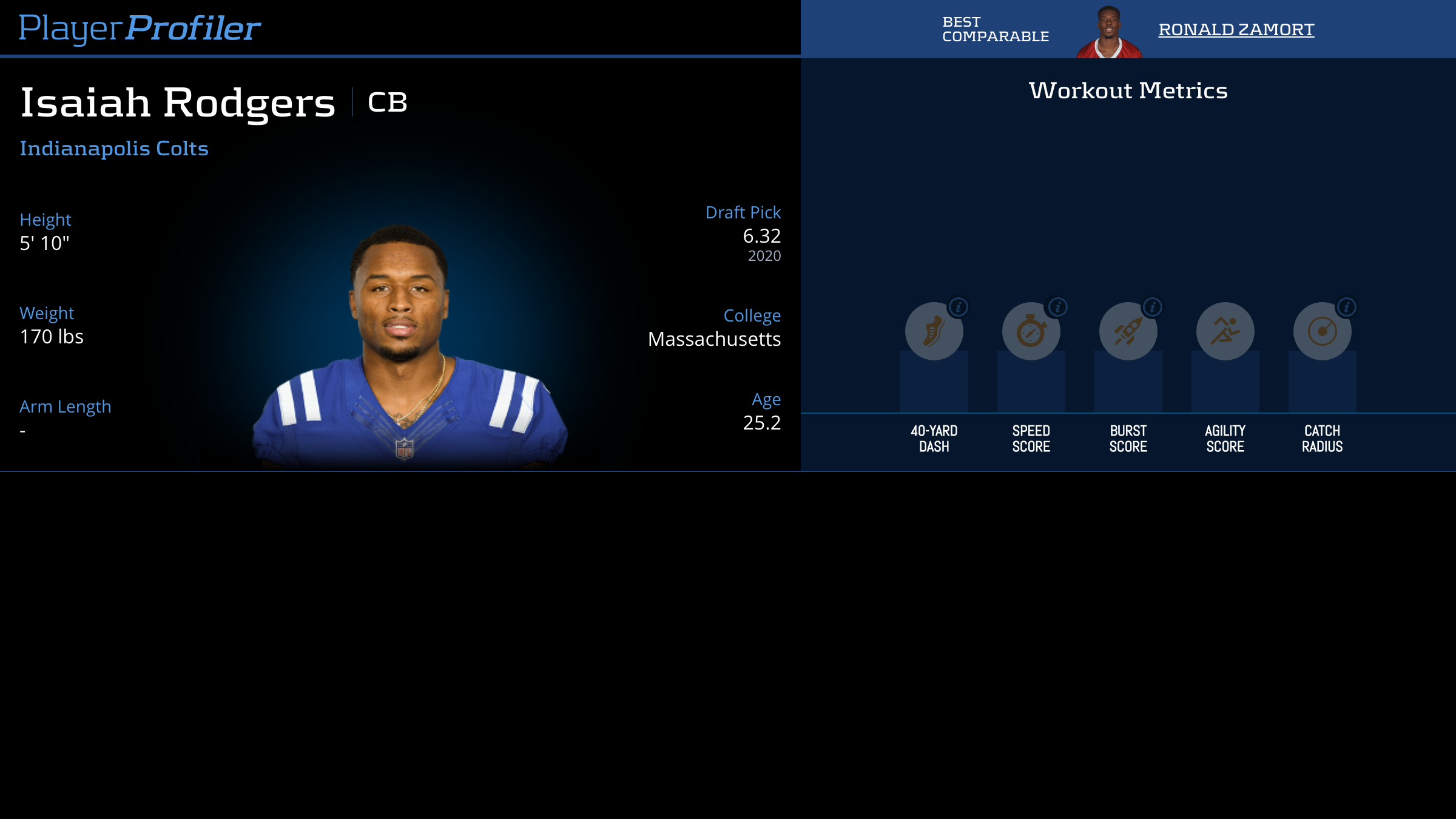Select the 40-Yard Dash shoe icon

coord(934,331)
